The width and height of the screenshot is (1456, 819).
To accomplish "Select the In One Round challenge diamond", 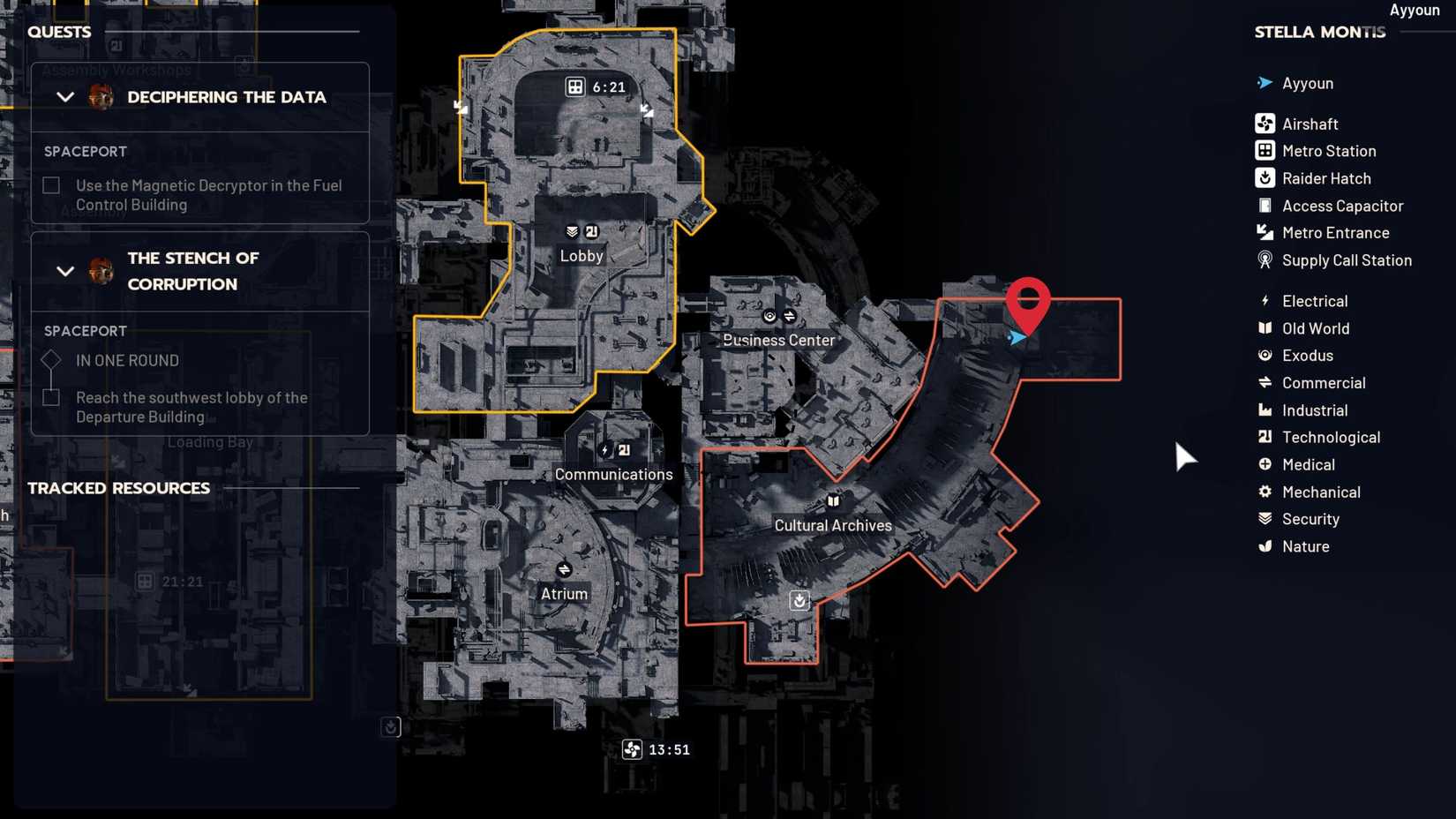I will 50,359.
